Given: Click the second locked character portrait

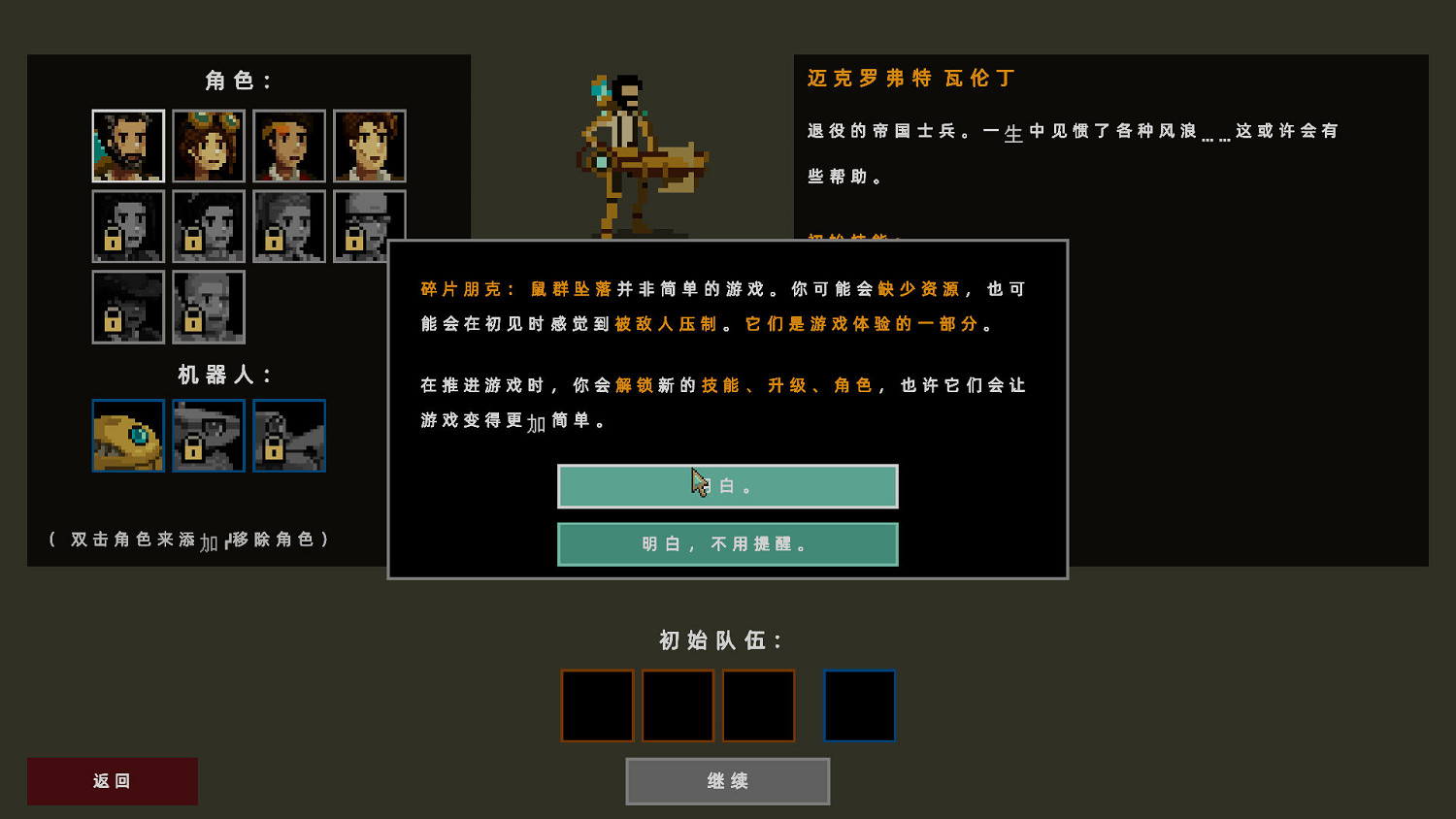Looking at the screenshot, I should point(209,226).
